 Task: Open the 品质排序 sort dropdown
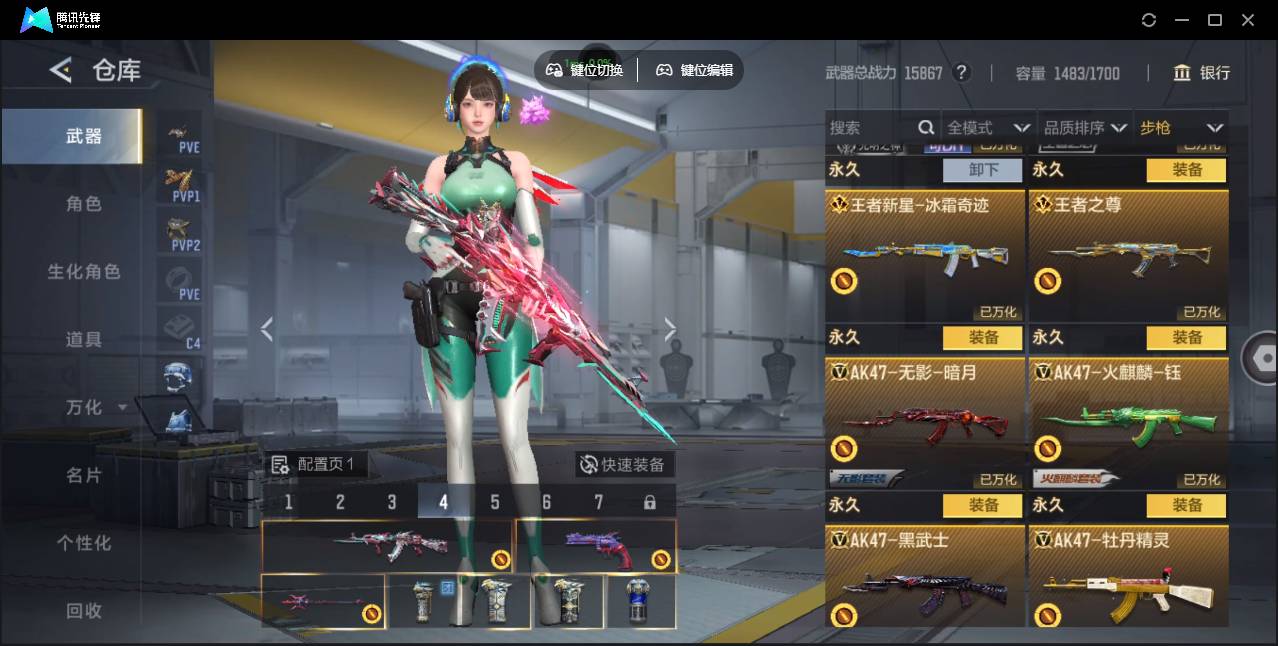pos(1085,128)
